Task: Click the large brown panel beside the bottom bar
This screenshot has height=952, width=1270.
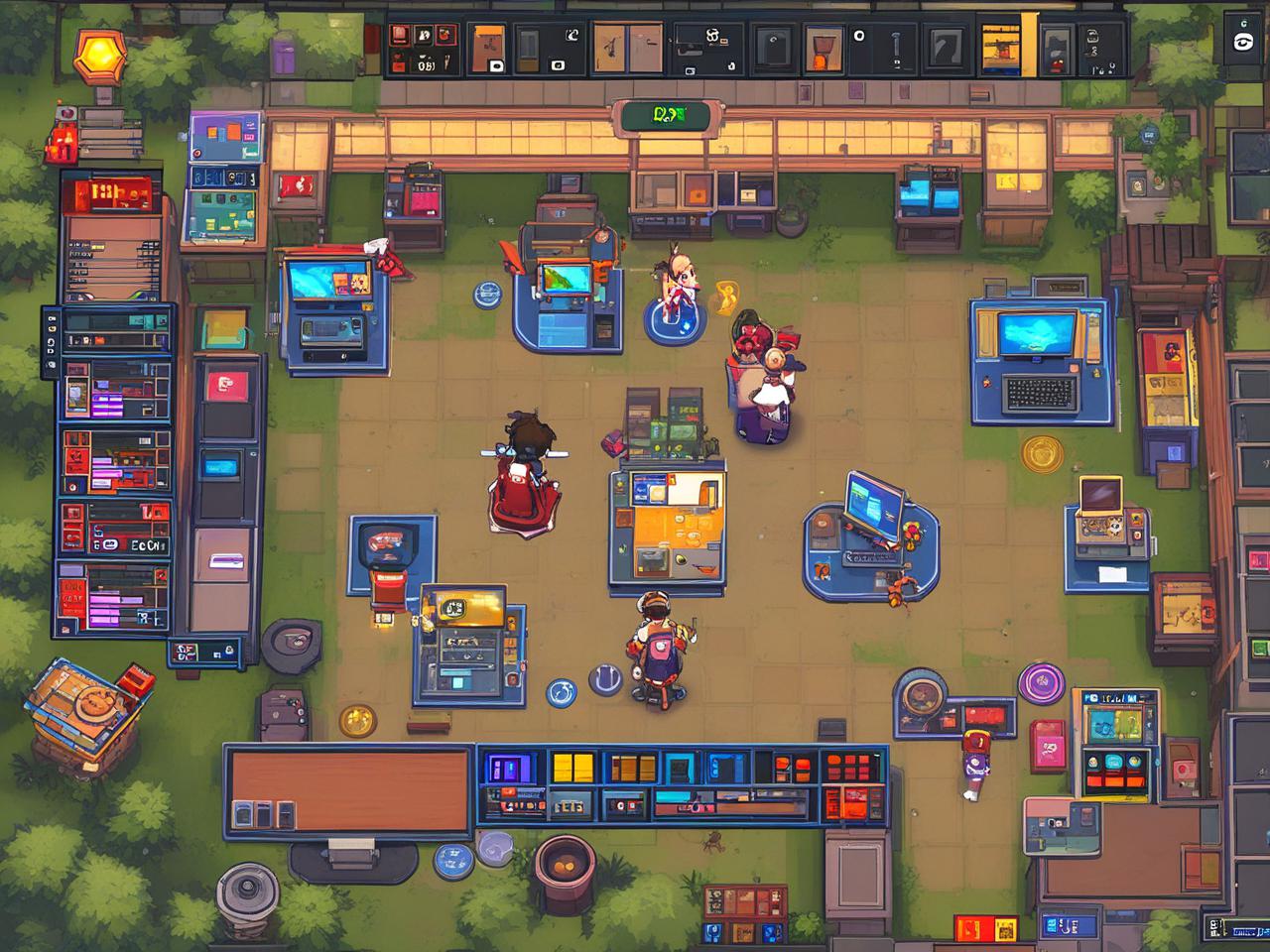Action: pyautogui.click(x=349, y=788)
